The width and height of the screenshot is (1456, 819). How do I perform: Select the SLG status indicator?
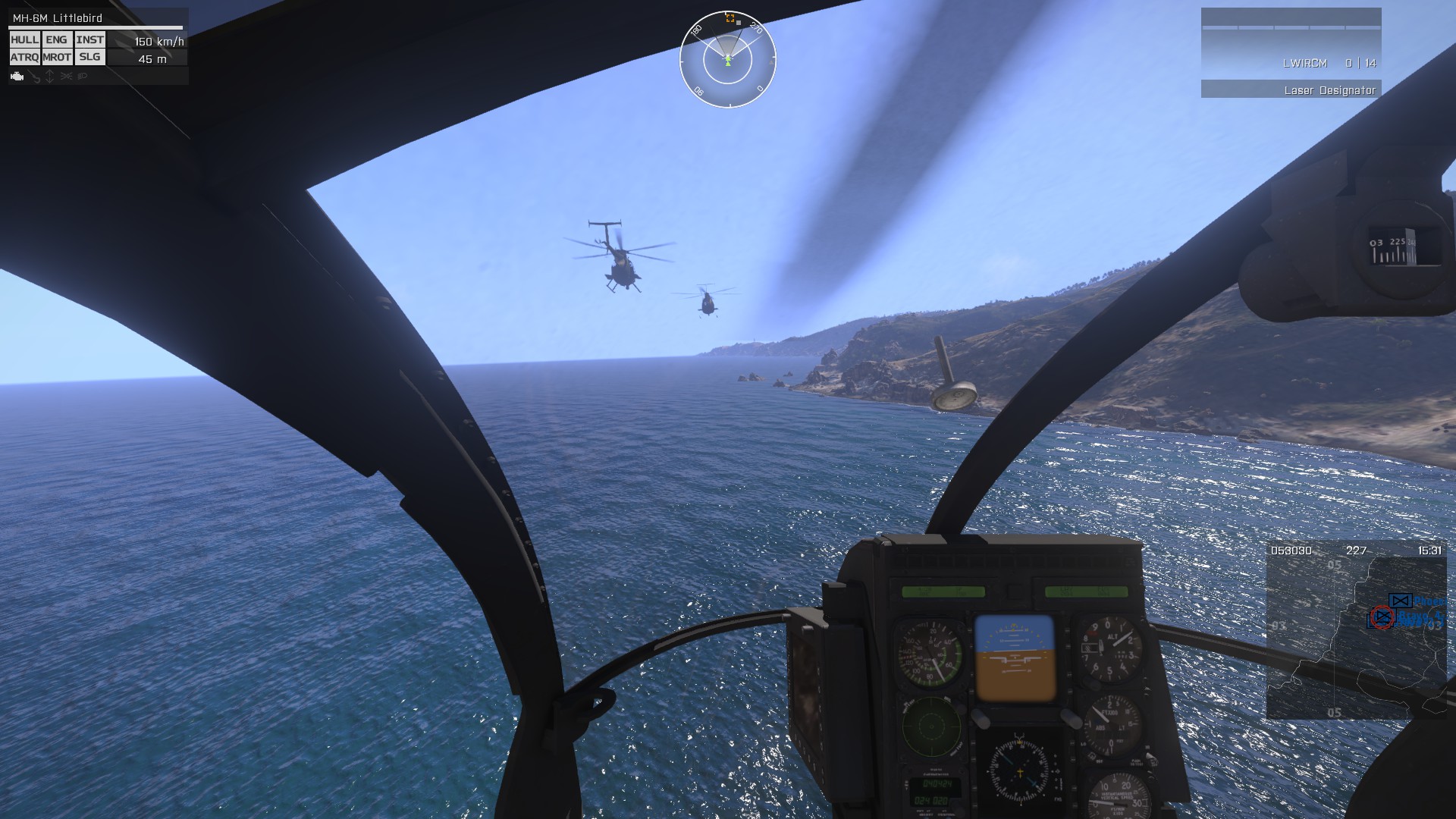pos(89,58)
